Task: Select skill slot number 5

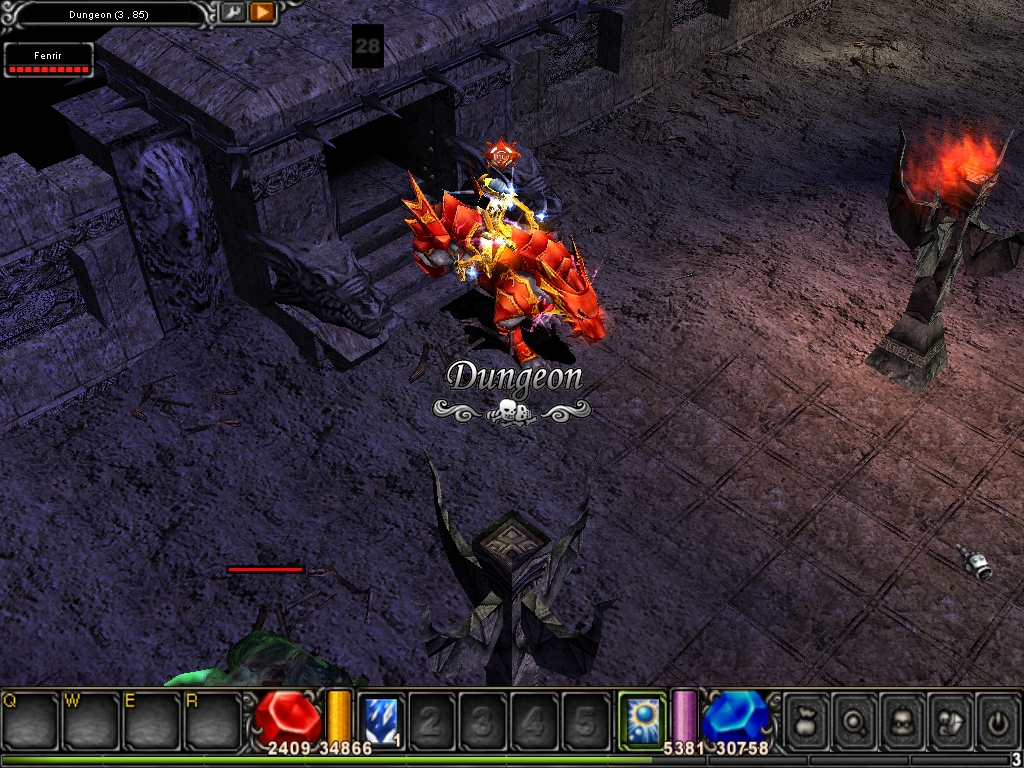Action: pos(585,720)
